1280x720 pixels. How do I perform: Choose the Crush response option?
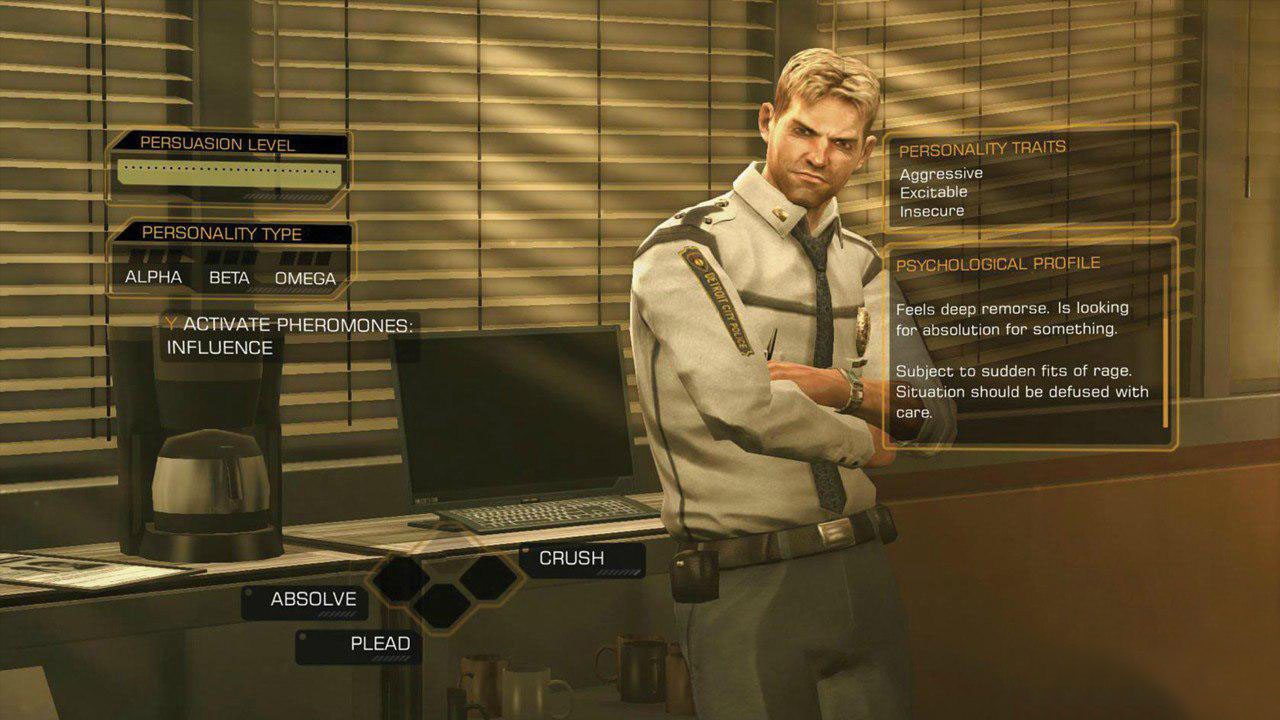[571, 557]
